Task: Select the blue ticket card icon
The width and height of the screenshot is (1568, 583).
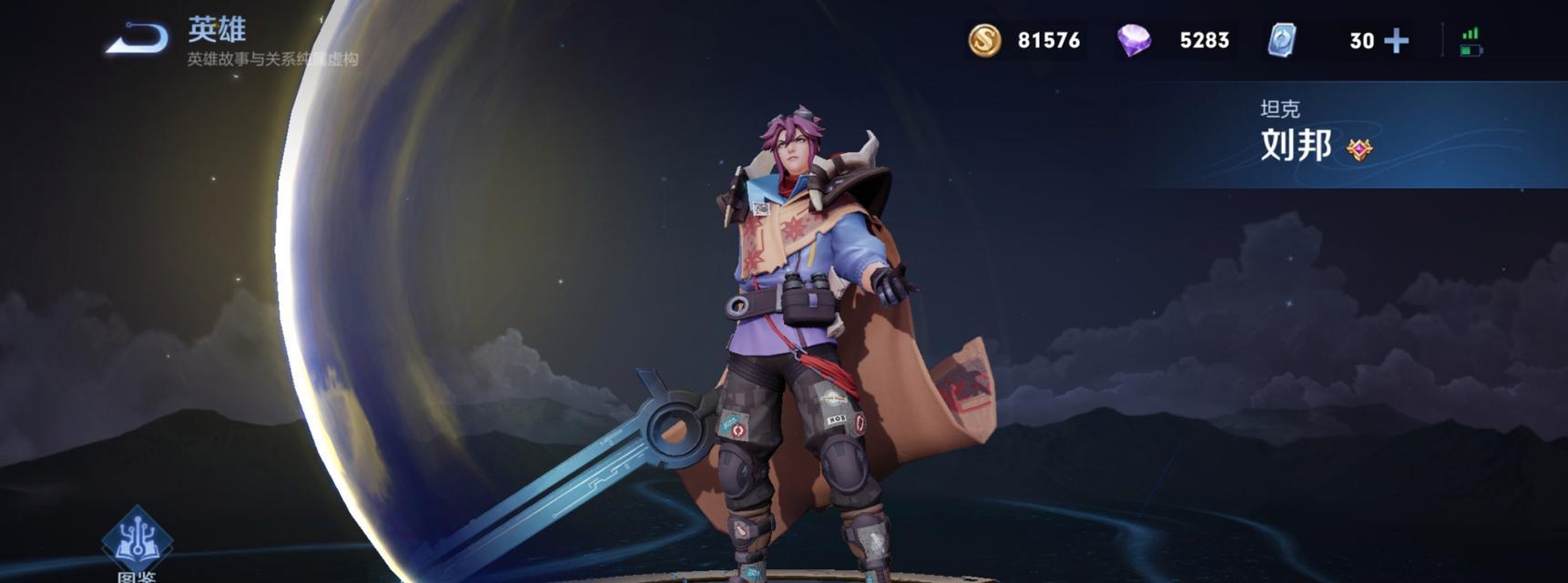Action: point(1282,40)
